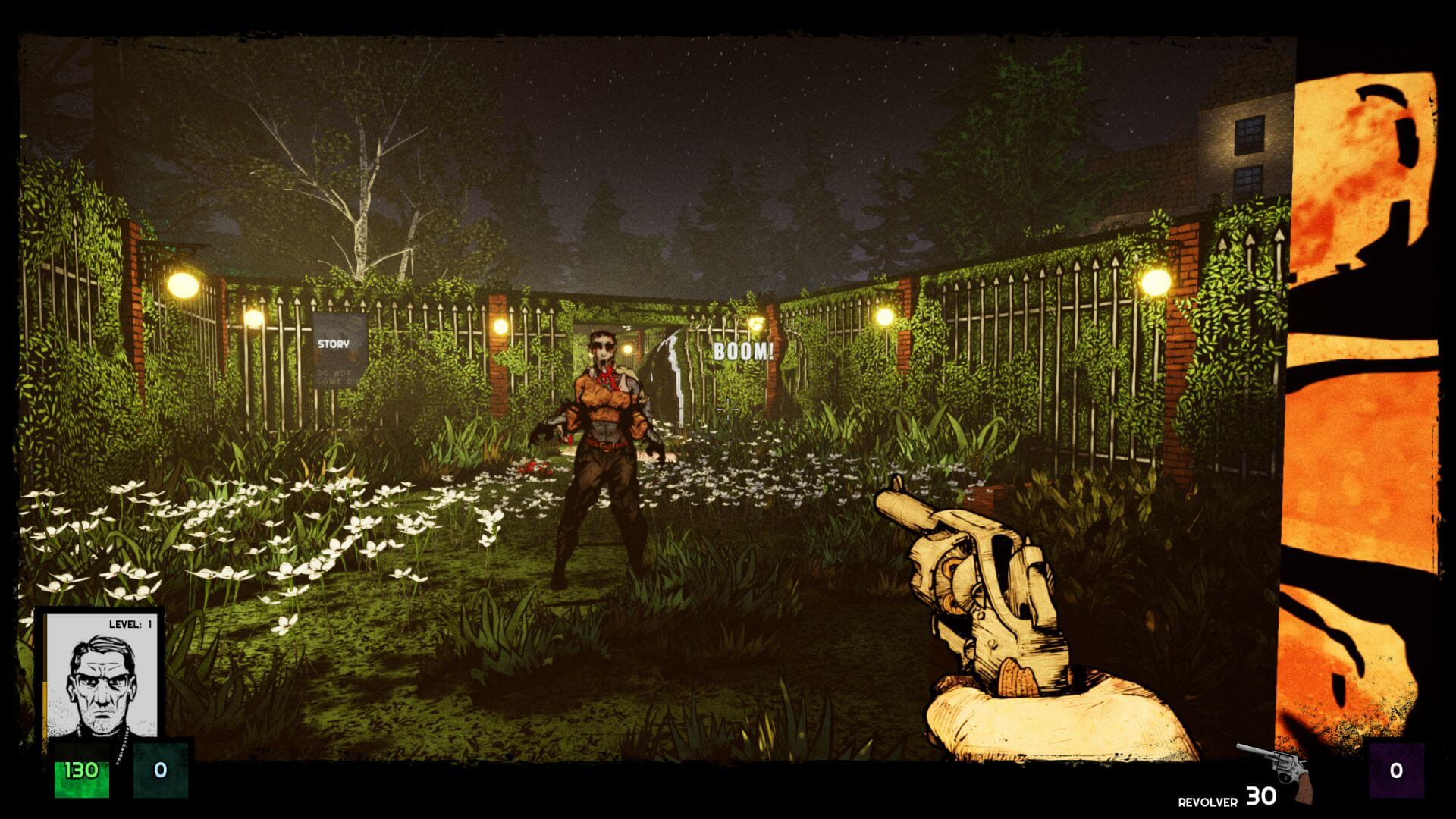Click the armor counter showing 0 beside health
Image resolution: width=1456 pixels, height=819 pixels.
point(161,770)
